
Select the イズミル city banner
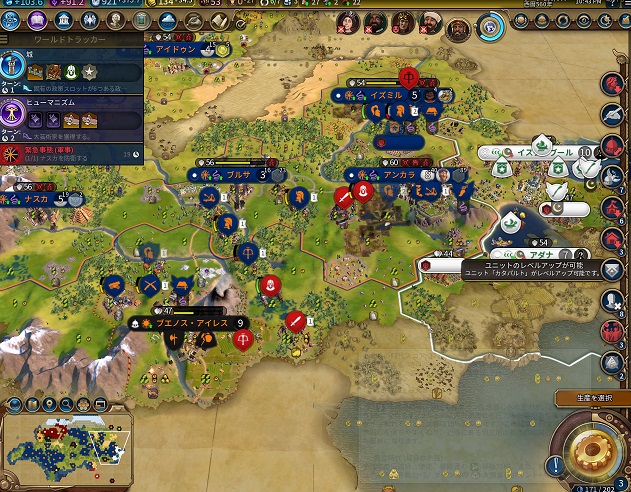385,95
